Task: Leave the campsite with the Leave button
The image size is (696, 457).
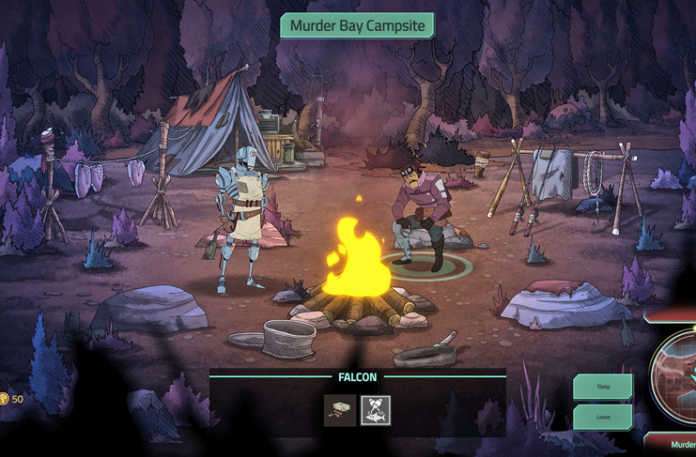Action: (x=602, y=417)
